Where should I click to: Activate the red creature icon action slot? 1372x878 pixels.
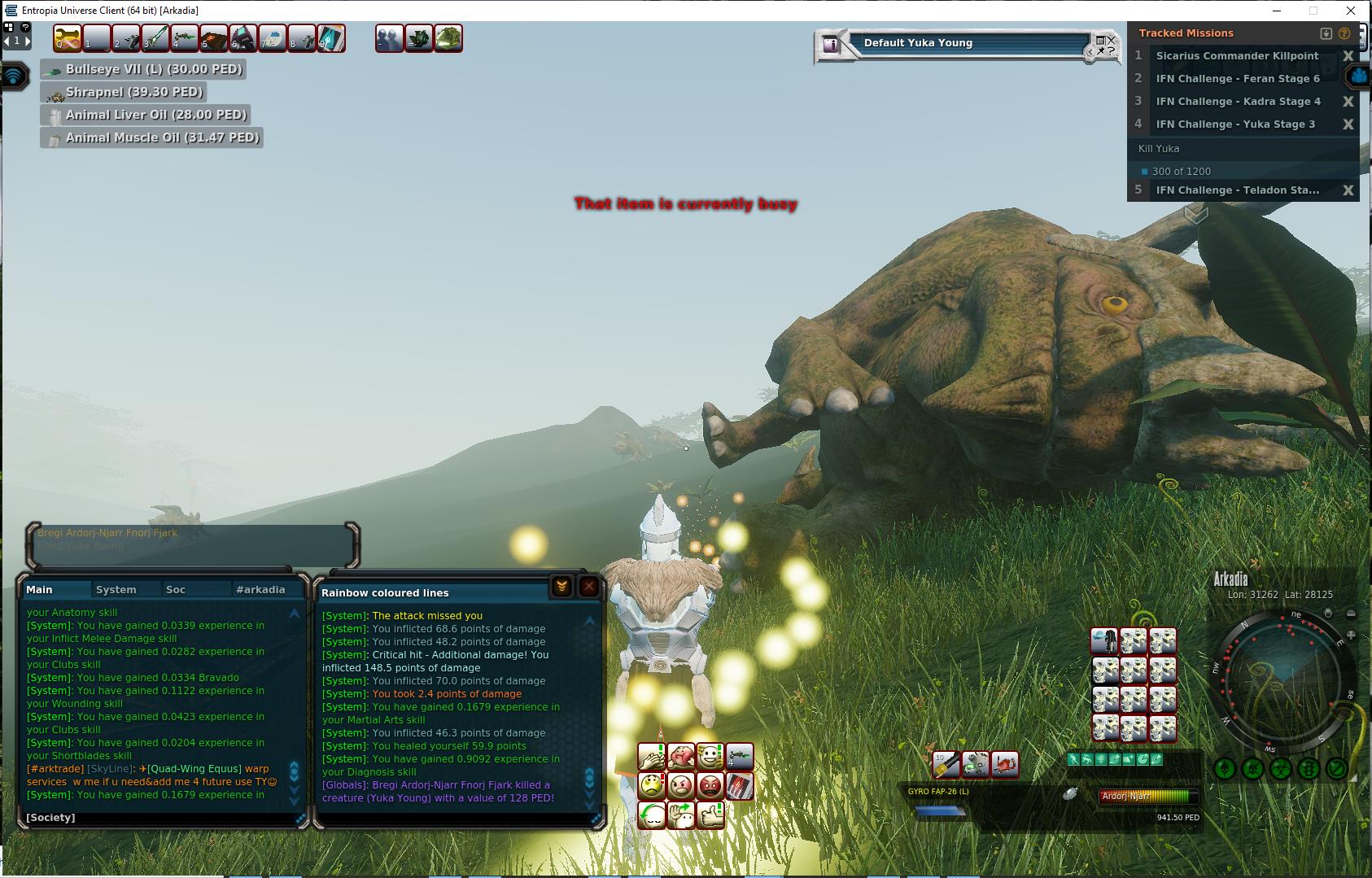(x=1005, y=764)
